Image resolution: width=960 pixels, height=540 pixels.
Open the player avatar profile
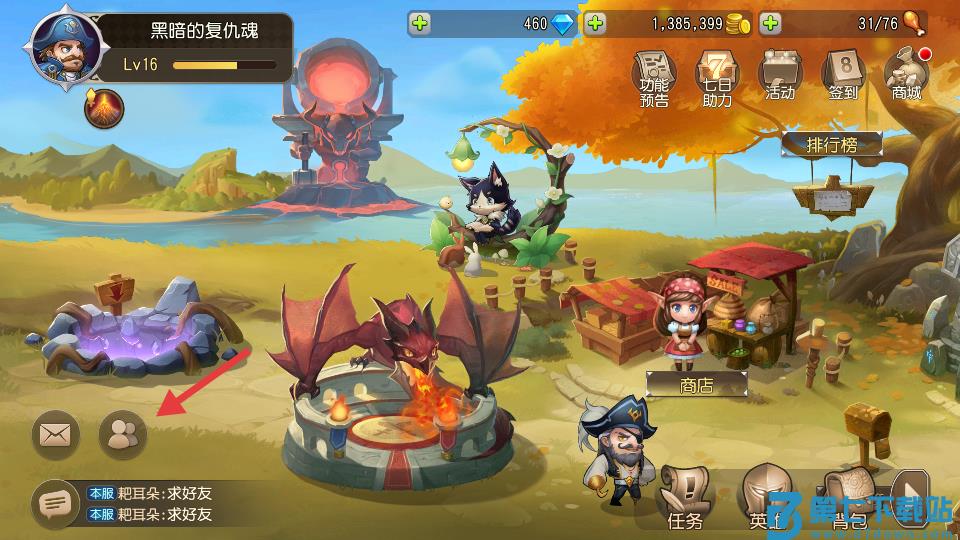(x=62, y=47)
